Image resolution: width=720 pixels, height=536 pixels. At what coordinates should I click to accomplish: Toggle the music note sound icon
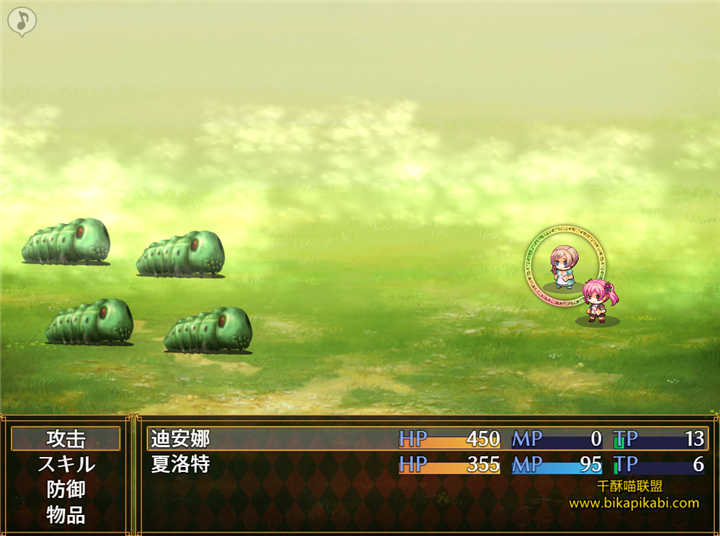(x=22, y=20)
